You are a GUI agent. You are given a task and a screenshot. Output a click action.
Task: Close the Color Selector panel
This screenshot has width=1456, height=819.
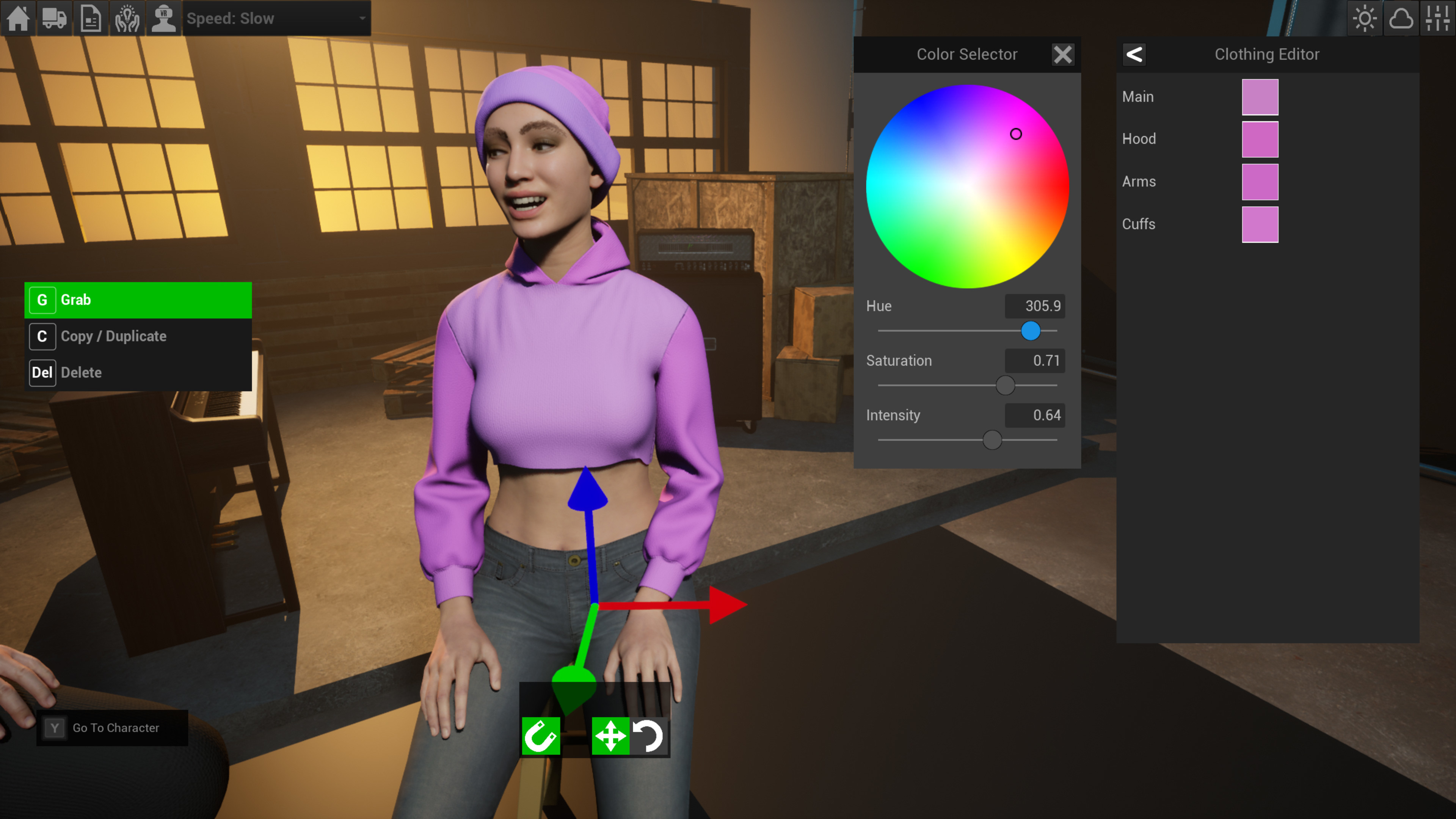[x=1062, y=54]
